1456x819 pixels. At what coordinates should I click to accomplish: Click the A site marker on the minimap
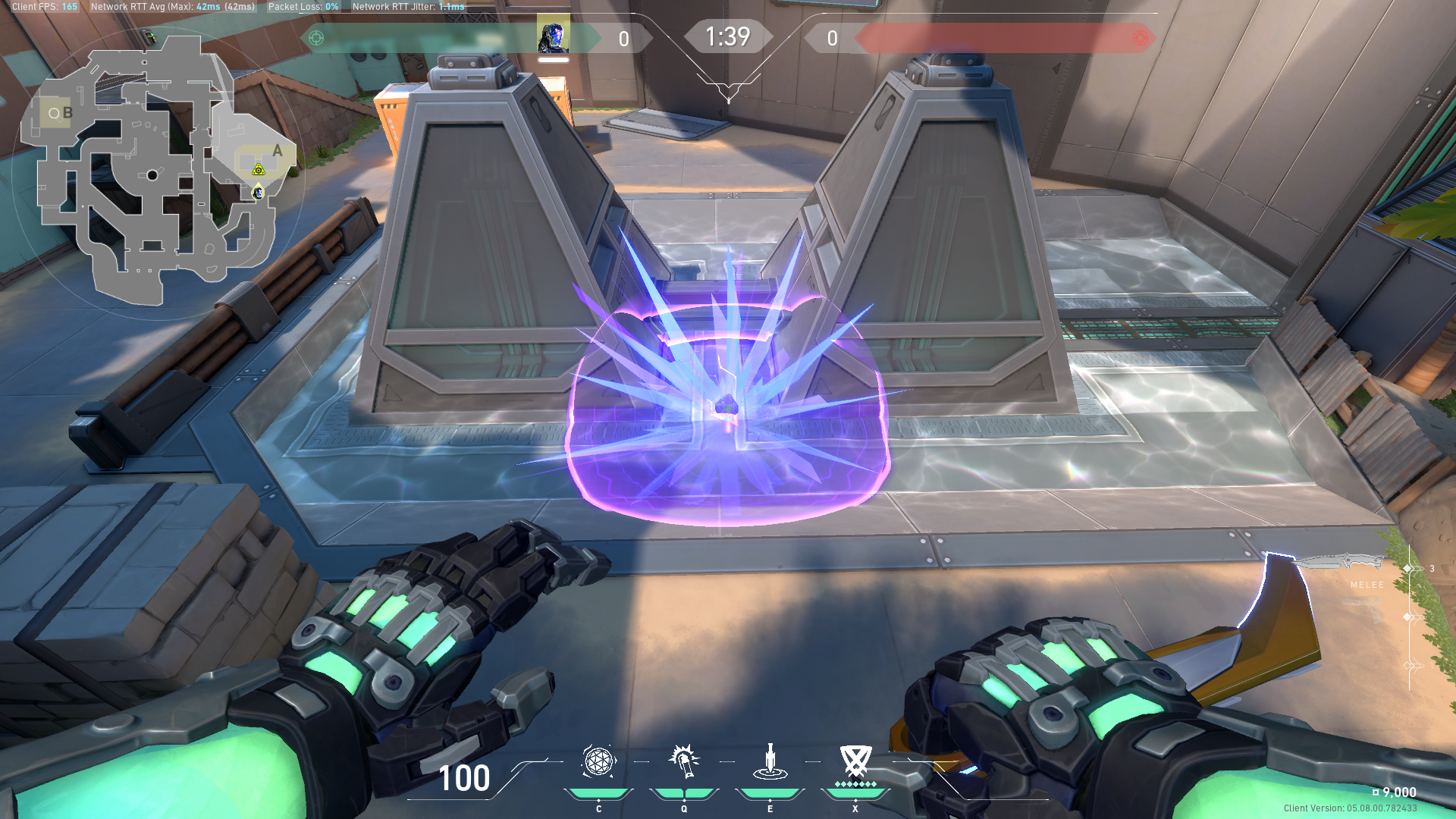coord(278,152)
